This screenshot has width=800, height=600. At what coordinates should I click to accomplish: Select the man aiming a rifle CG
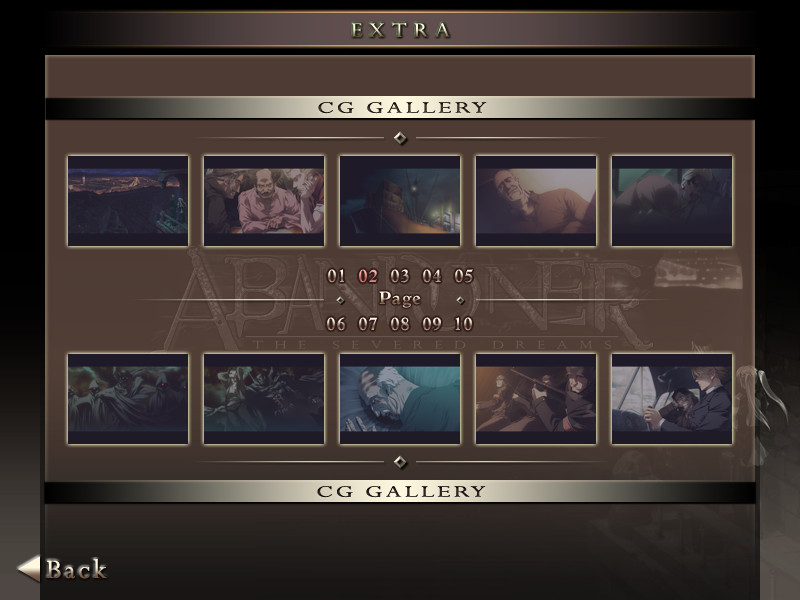536,399
